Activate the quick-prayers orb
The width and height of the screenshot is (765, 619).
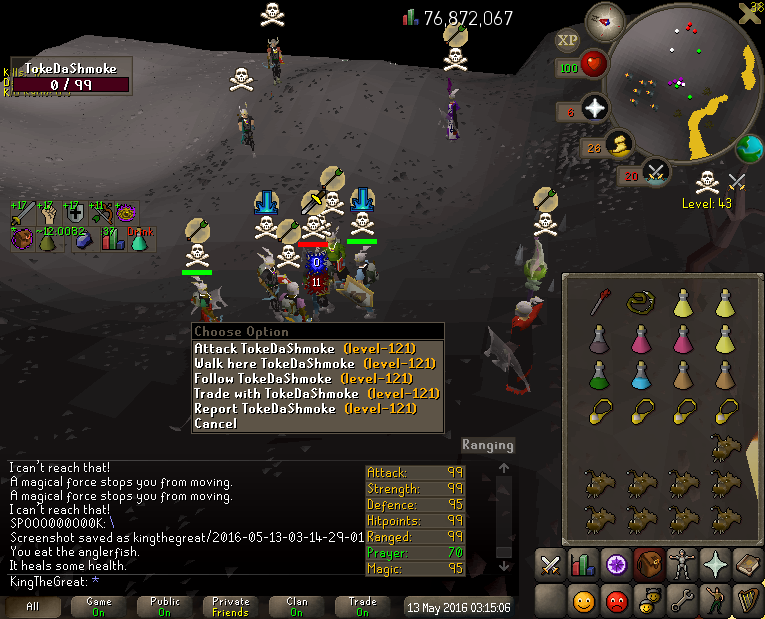point(595,109)
